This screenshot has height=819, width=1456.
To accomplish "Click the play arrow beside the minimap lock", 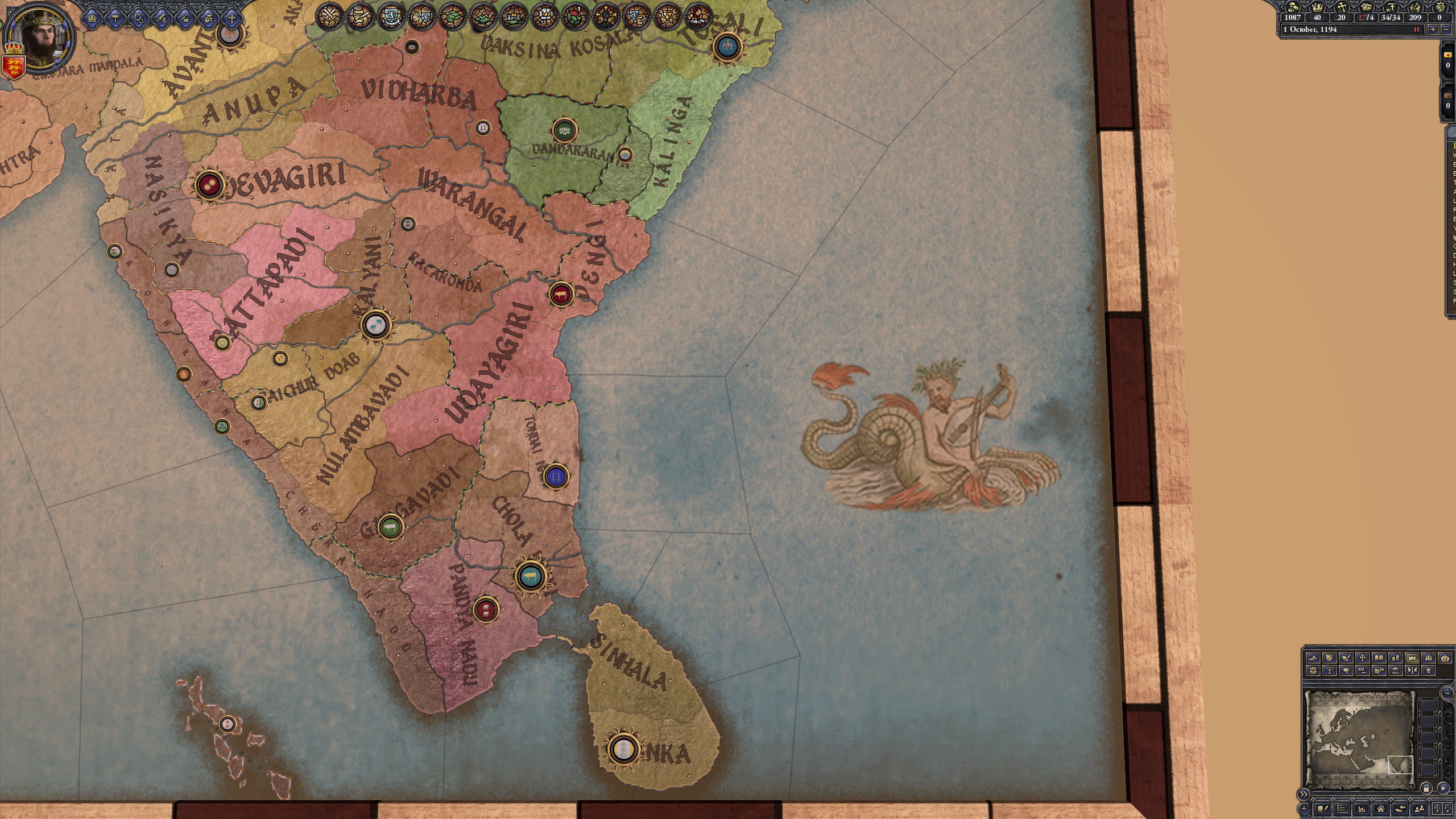I will tap(1445, 789).
